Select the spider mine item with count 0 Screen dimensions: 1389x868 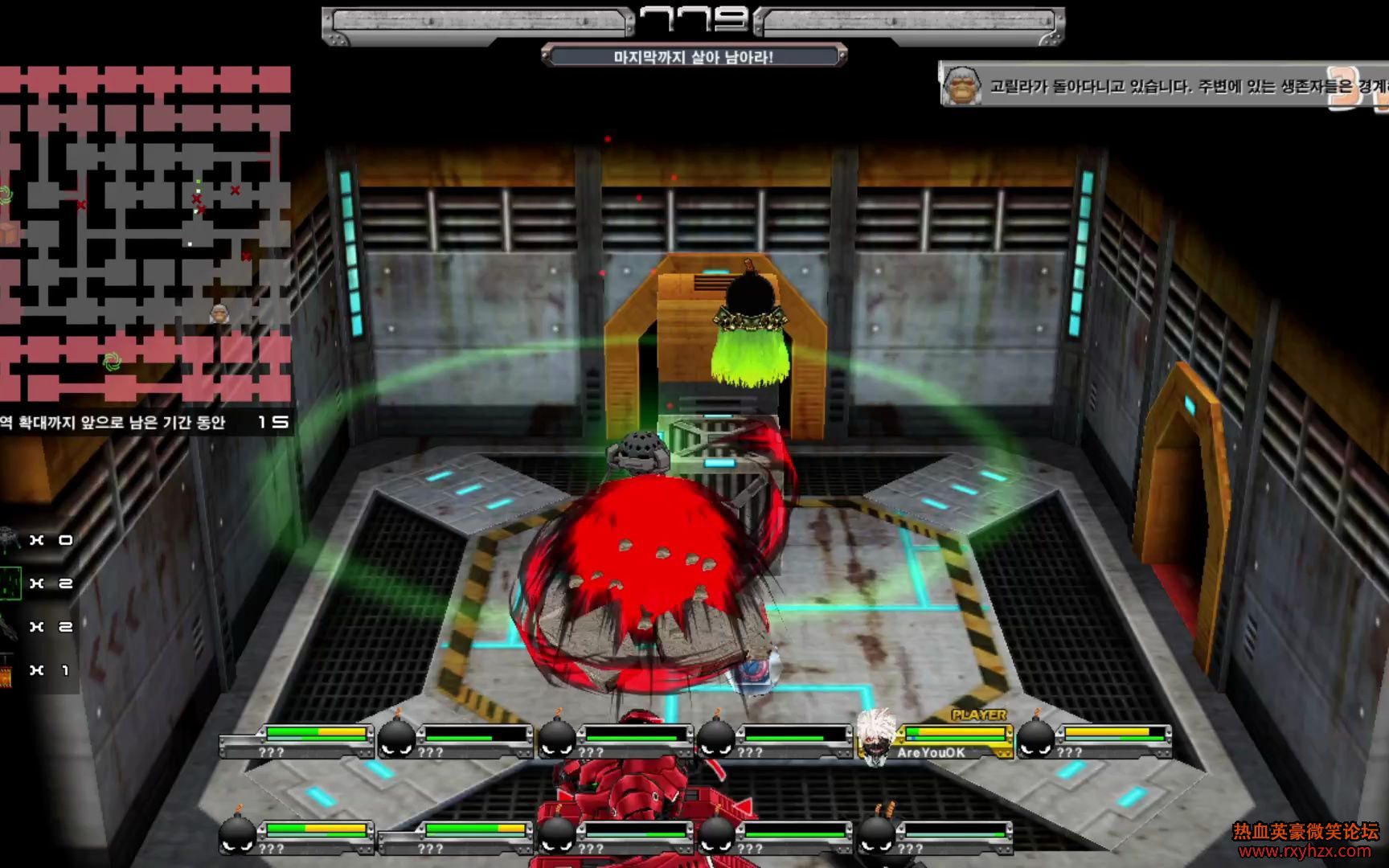pos(9,539)
